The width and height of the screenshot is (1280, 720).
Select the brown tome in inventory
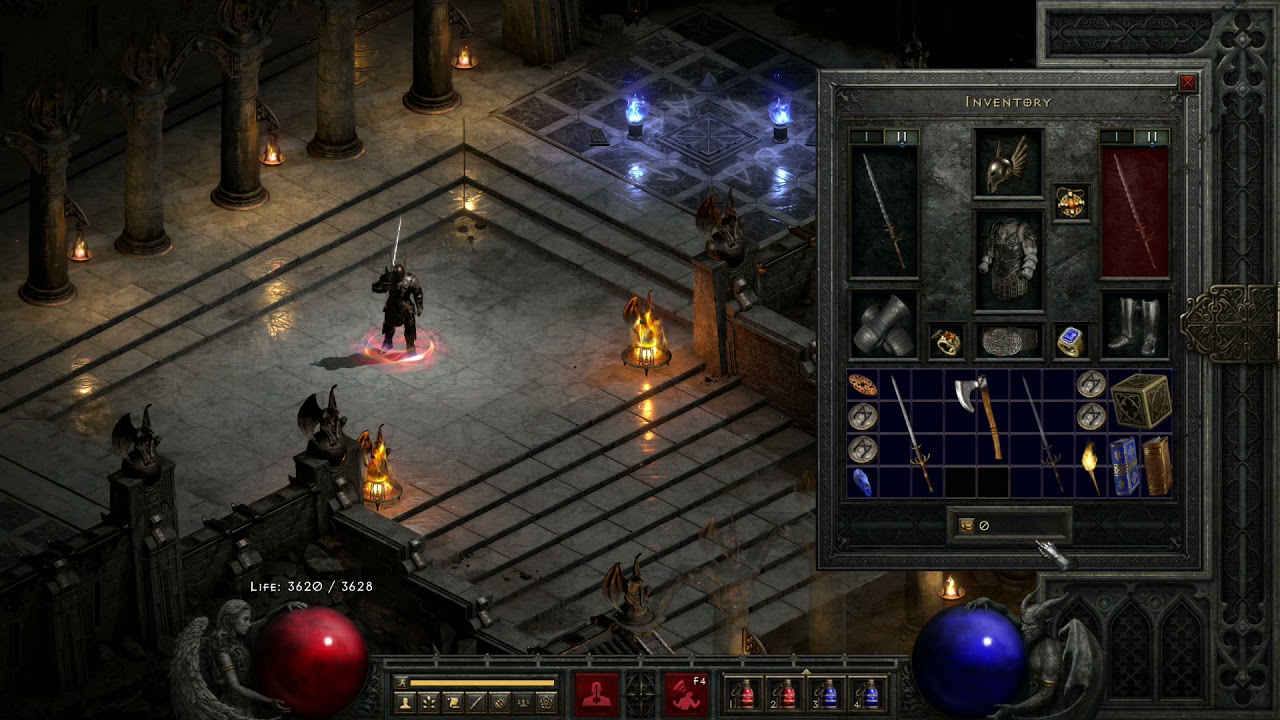tap(1156, 465)
